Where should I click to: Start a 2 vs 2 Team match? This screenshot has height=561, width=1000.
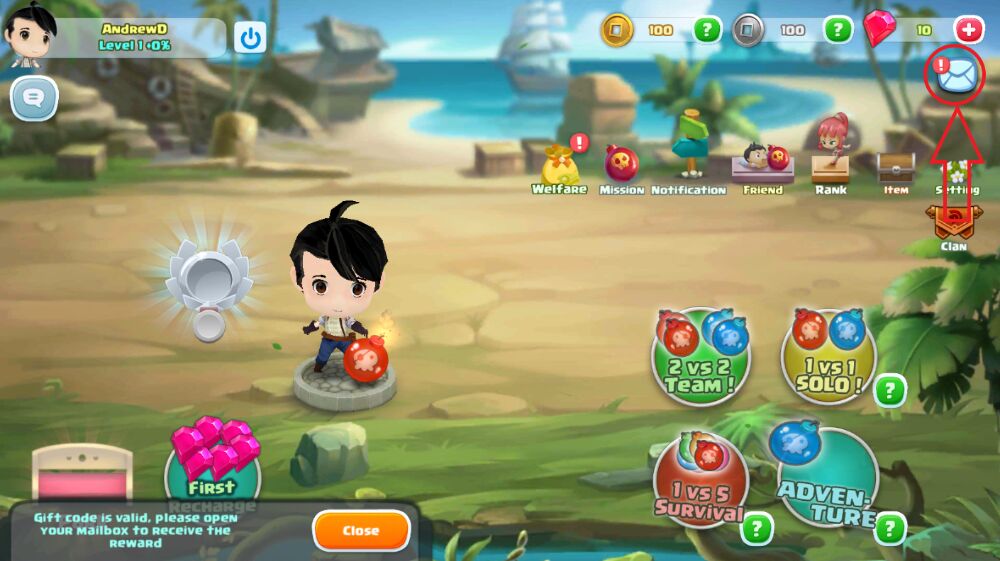pos(700,356)
